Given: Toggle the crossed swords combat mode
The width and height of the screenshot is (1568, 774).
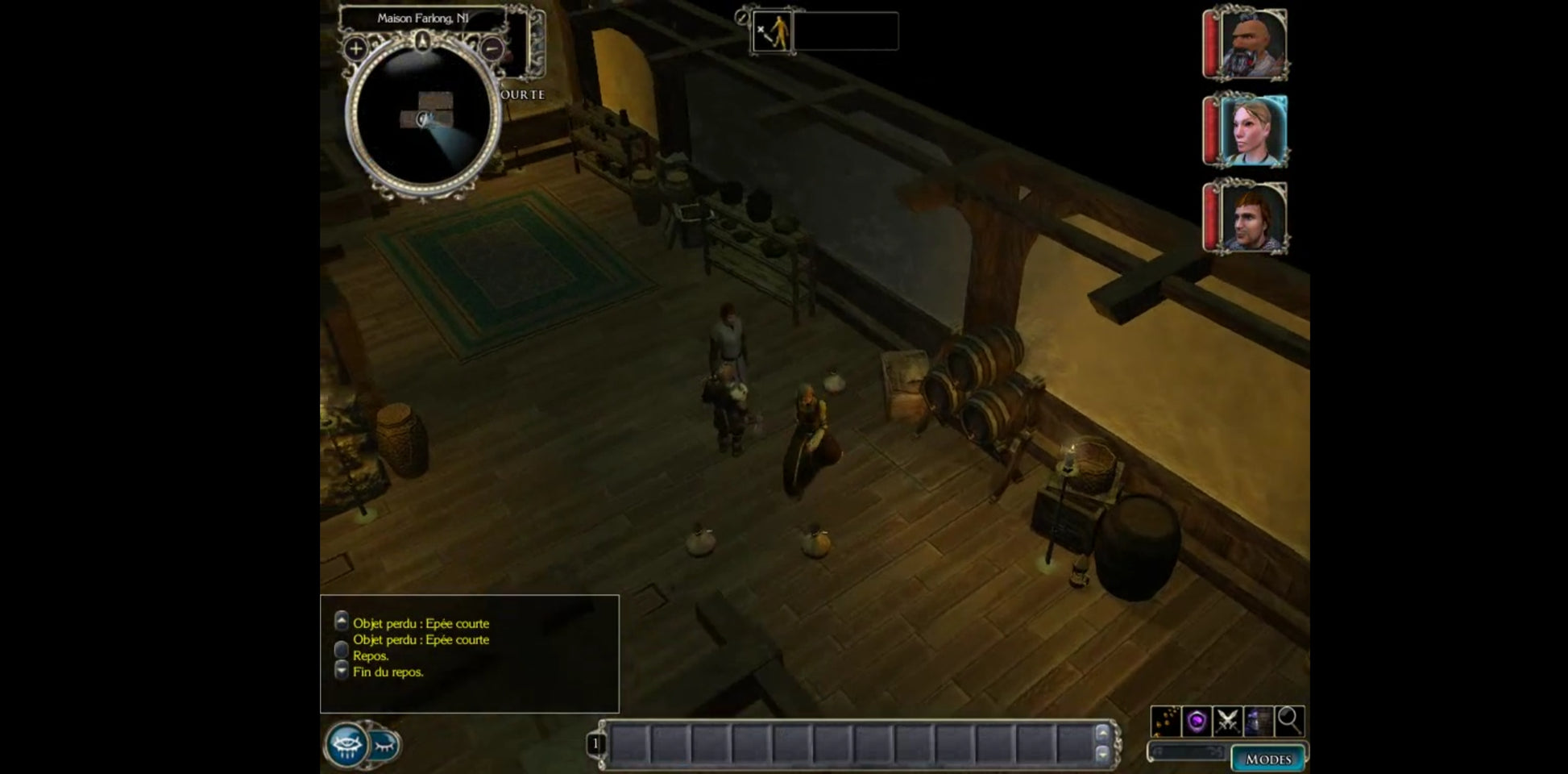Looking at the screenshot, I should tap(1227, 720).
